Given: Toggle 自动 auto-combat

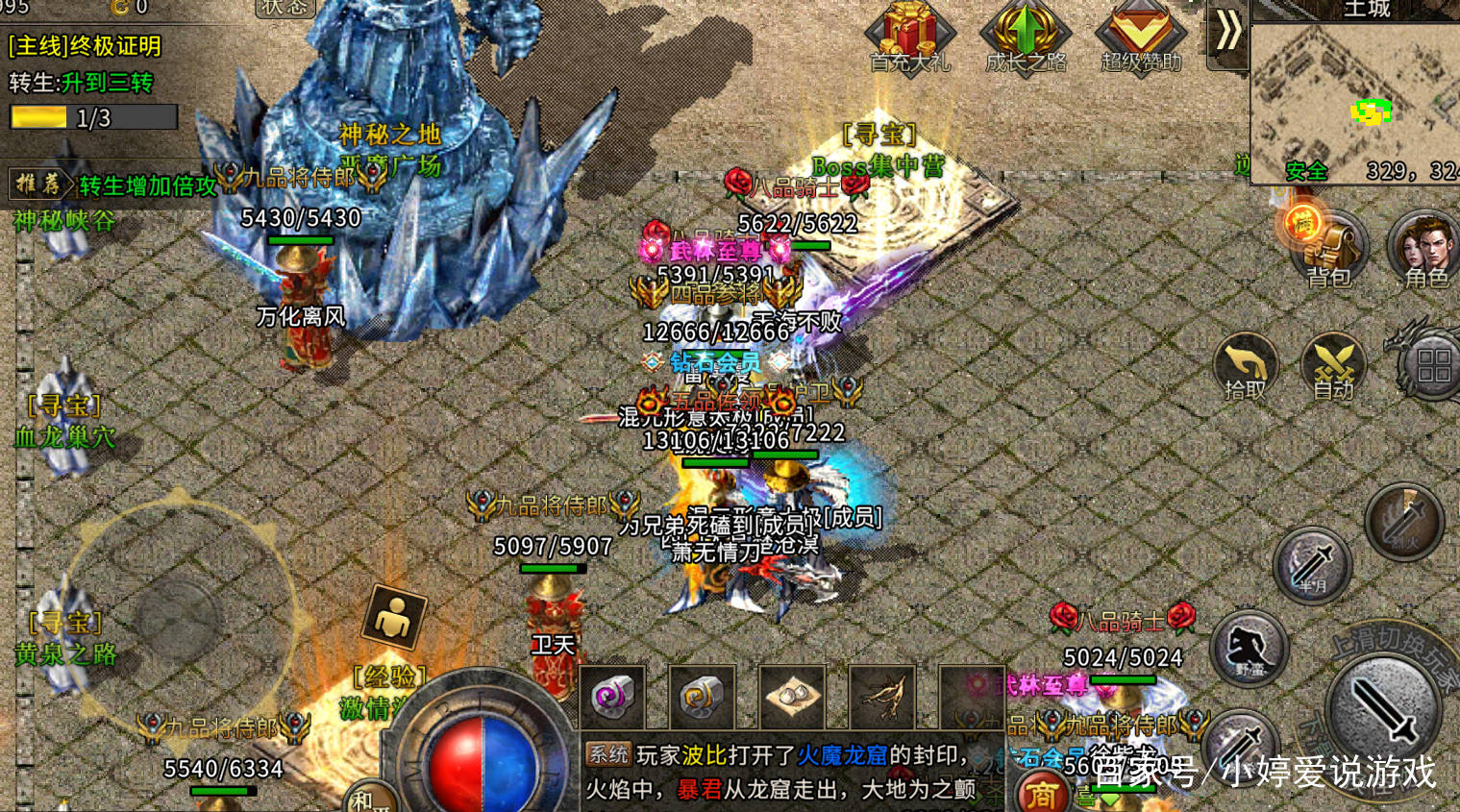Looking at the screenshot, I should coord(1333,366).
